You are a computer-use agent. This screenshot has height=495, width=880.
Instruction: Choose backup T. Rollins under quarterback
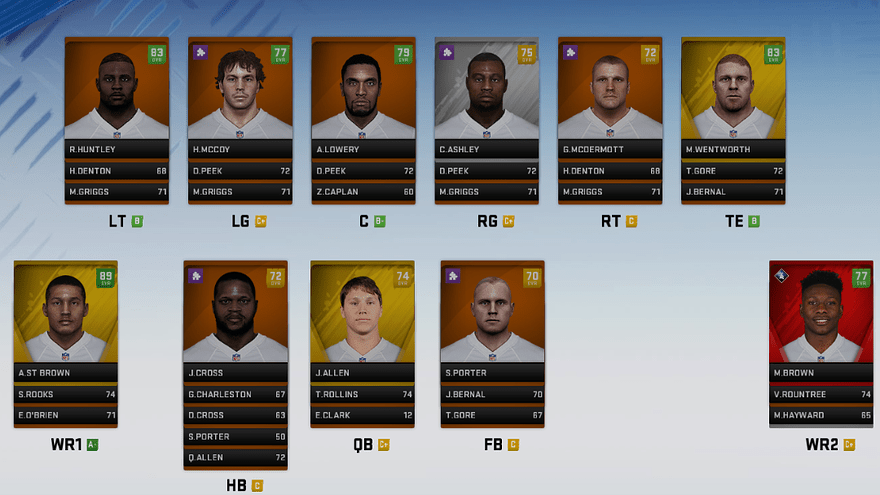(x=362, y=394)
